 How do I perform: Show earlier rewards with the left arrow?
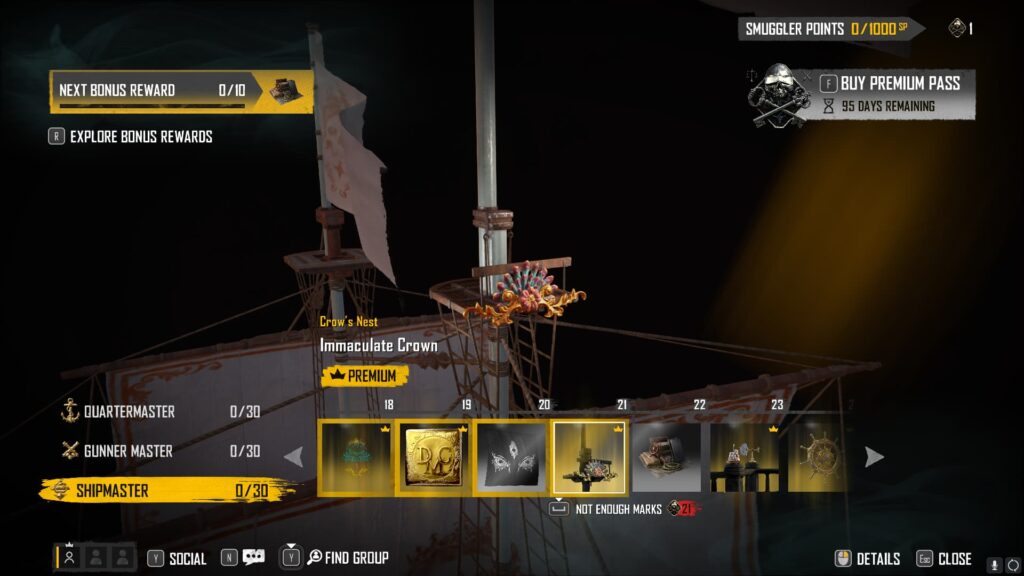tap(294, 457)
